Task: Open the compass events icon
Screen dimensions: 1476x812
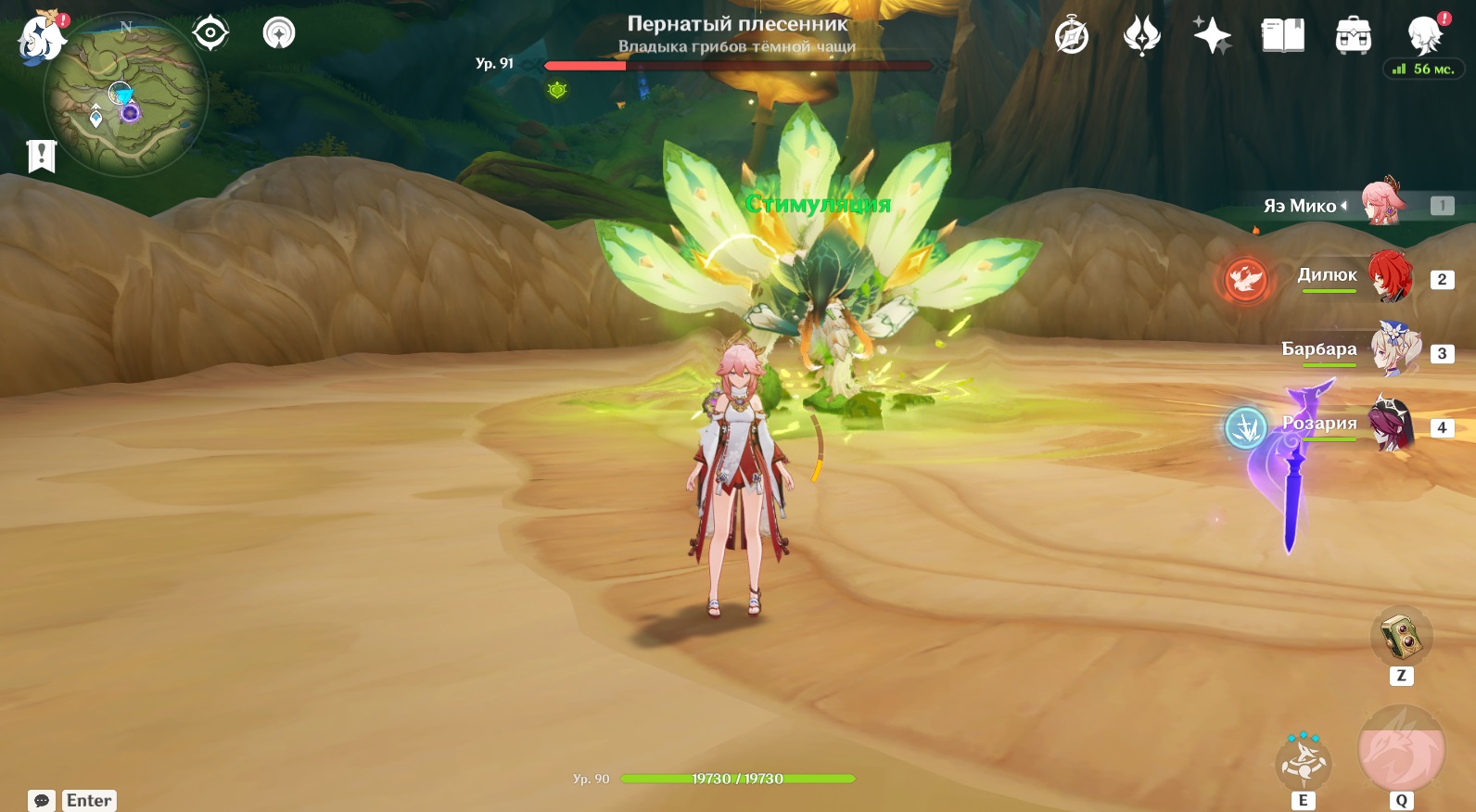Action: tap(1072, 37)
